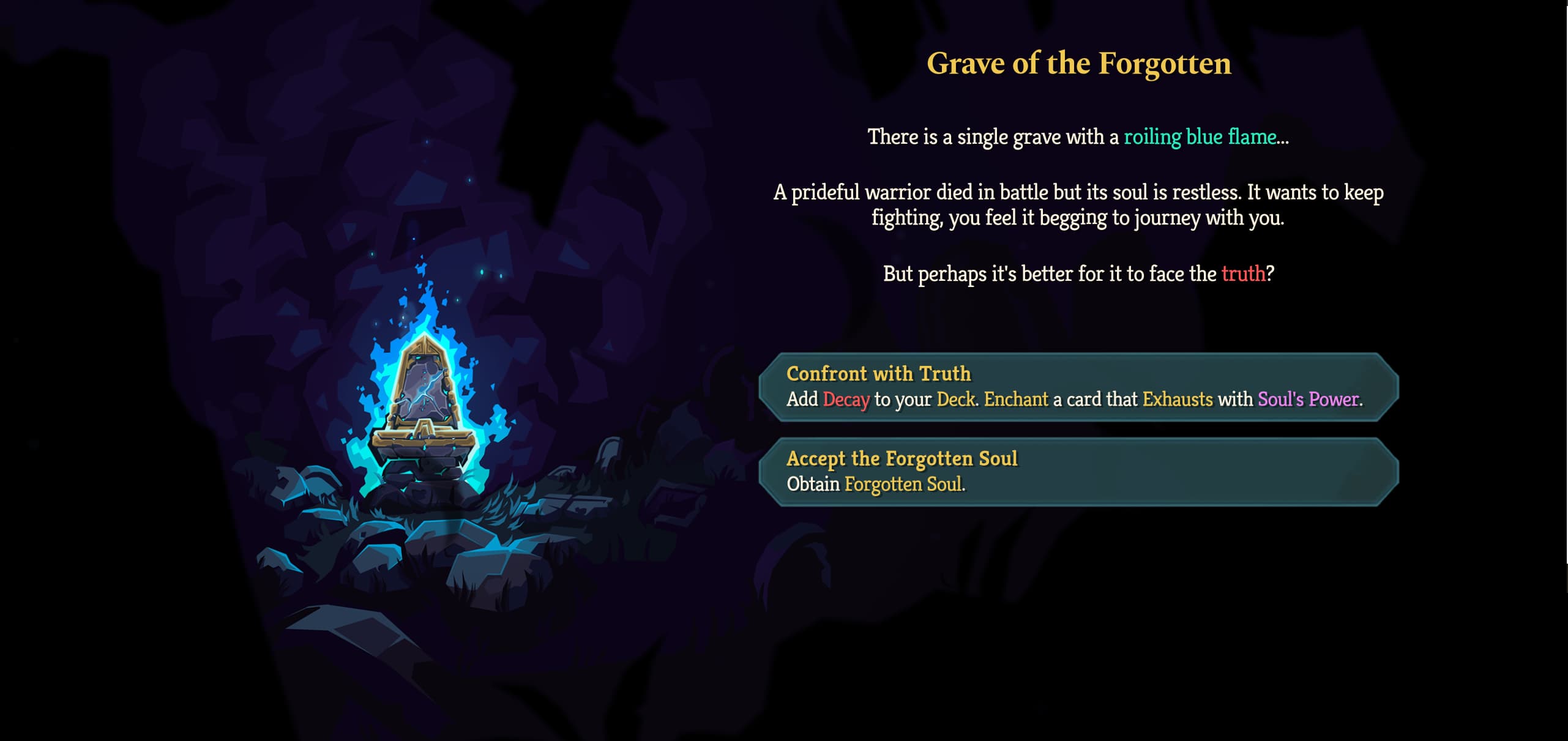The image size is (1568, 741).
Task: Click the Decay keyword in red text
Action: click(x=847, y=401)
